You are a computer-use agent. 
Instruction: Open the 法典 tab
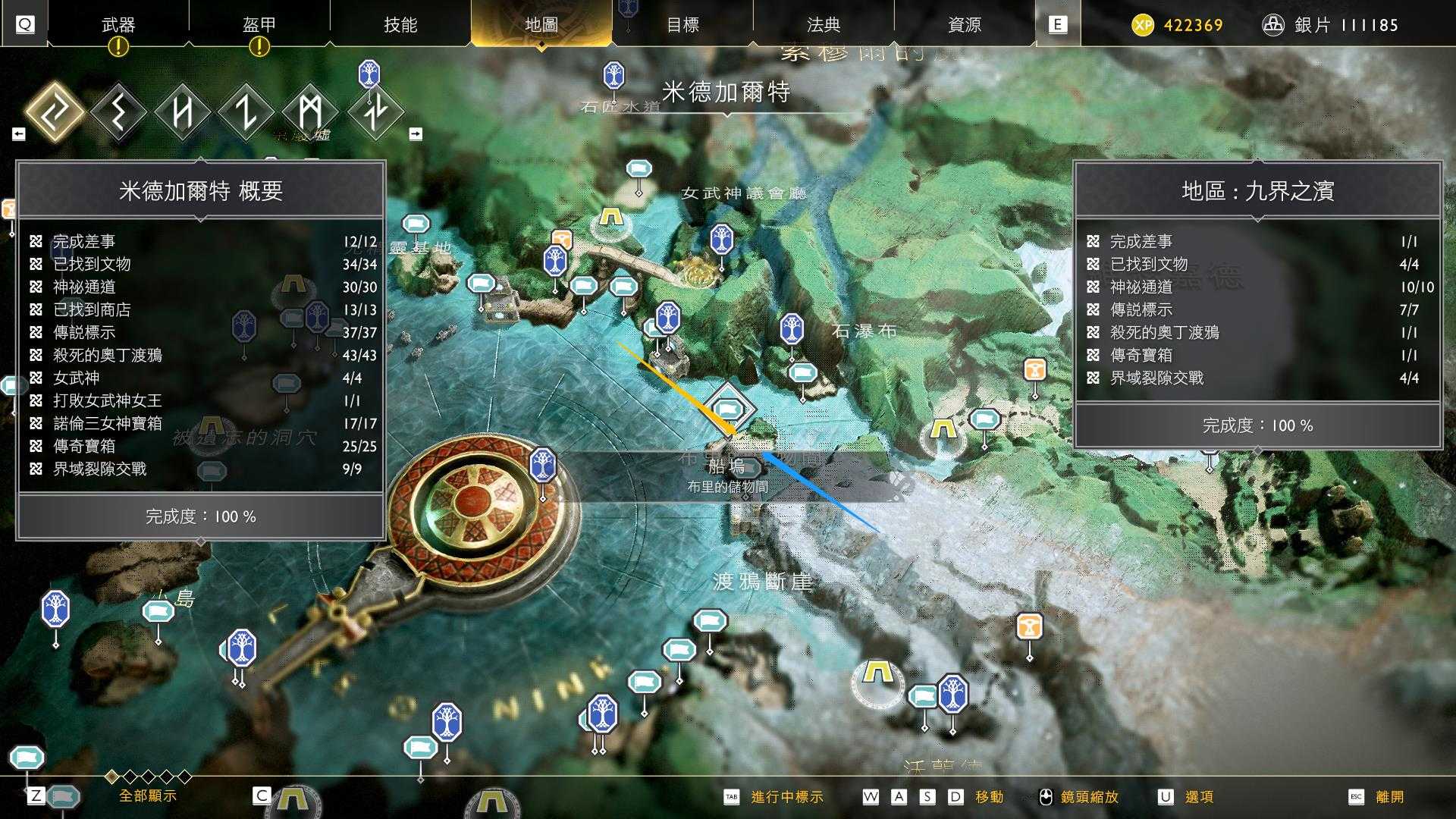pos(825,25)
